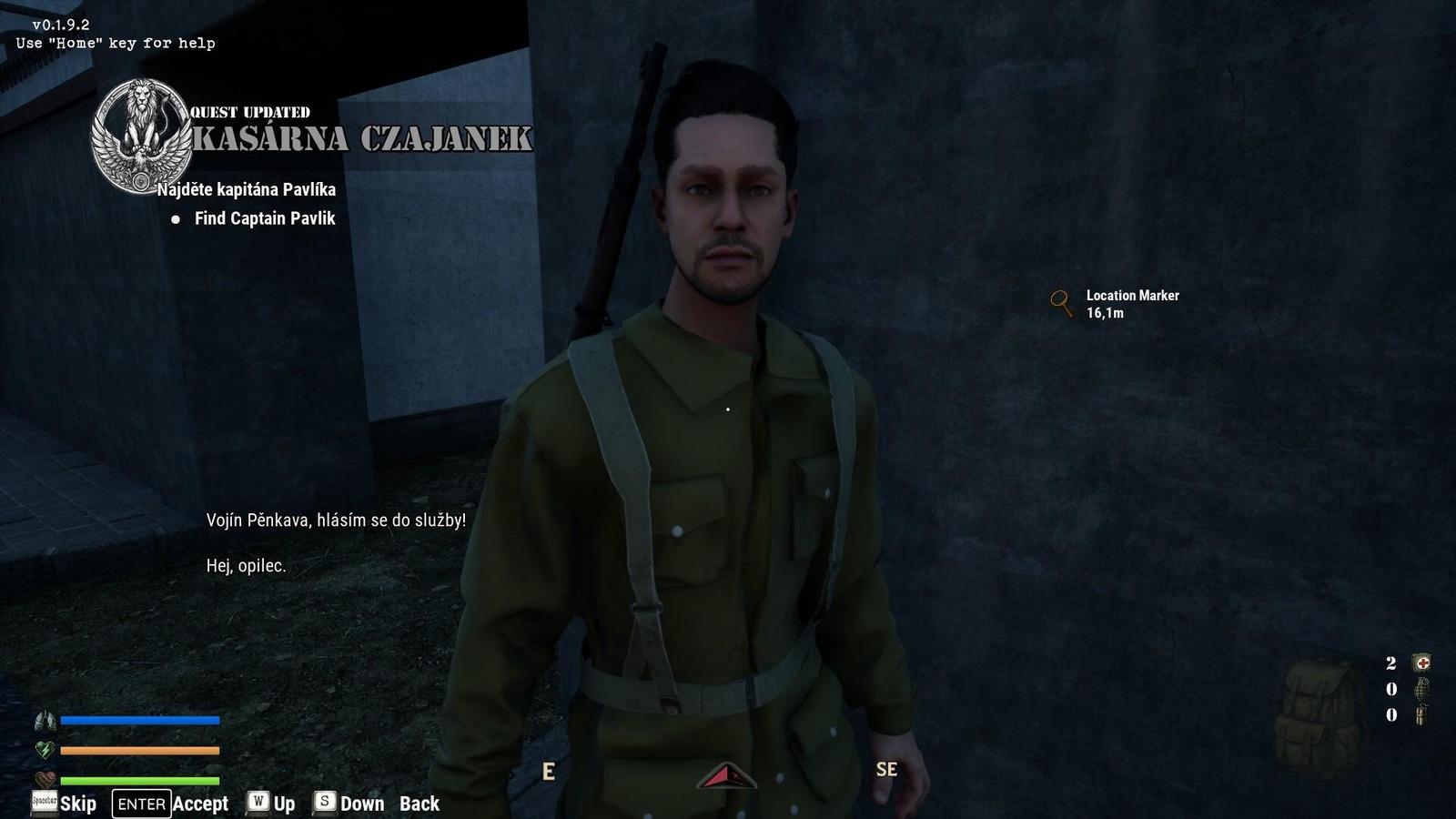This screenshot has width=1456, height=819.
Task: Select dialogue option 'Hej, opilec.'
Action: click(x=245, y=565)
